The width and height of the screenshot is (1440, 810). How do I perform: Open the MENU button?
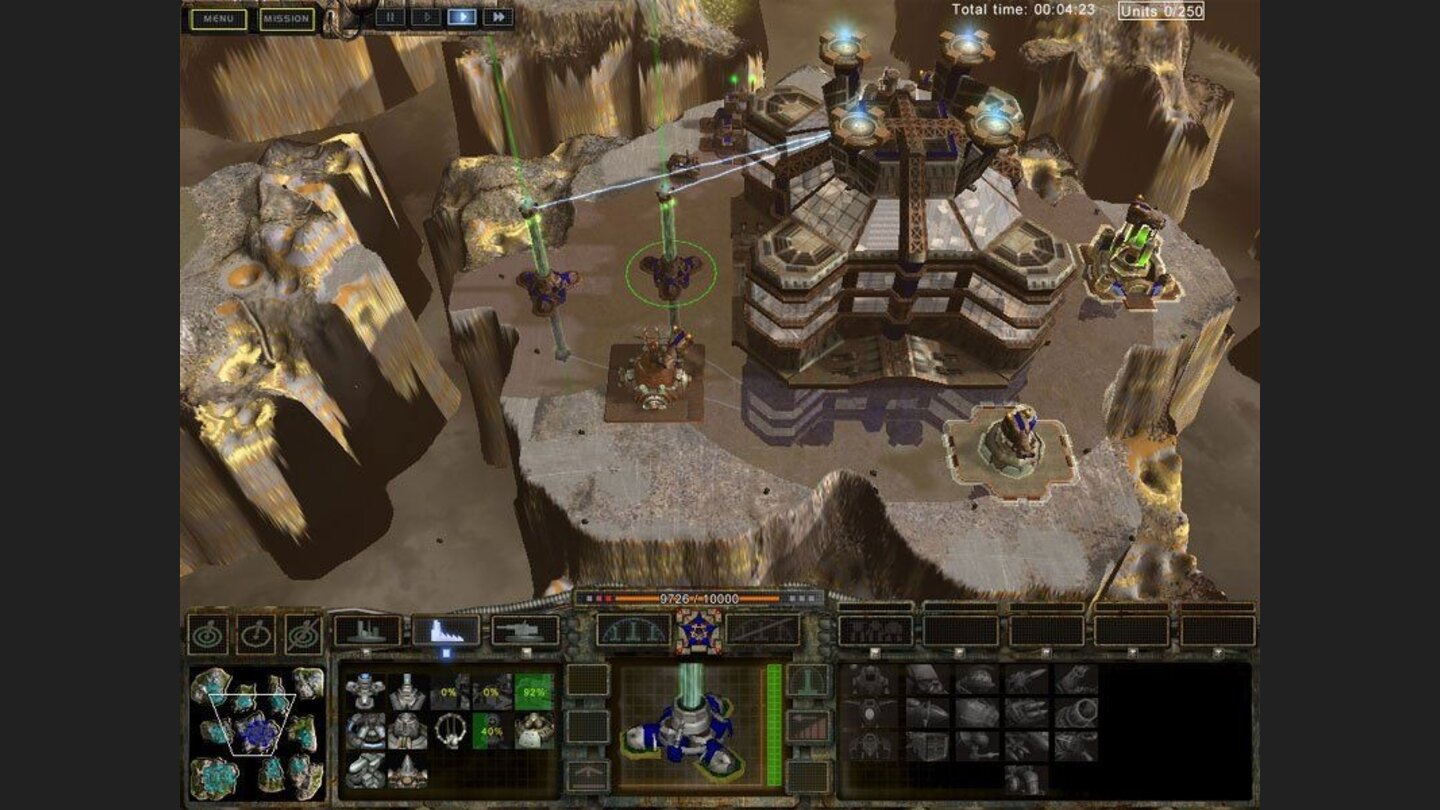coord(218,19)
